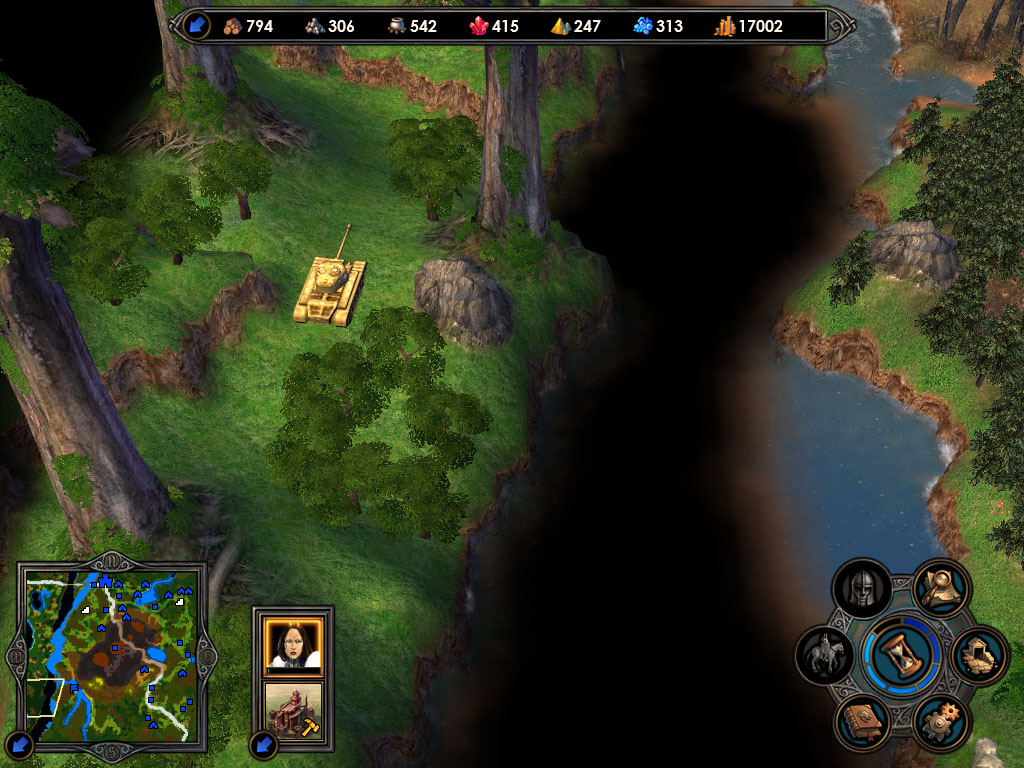Click the knight helmet hero button
This screenshot has width=1024, height=768.
(862, 589)
